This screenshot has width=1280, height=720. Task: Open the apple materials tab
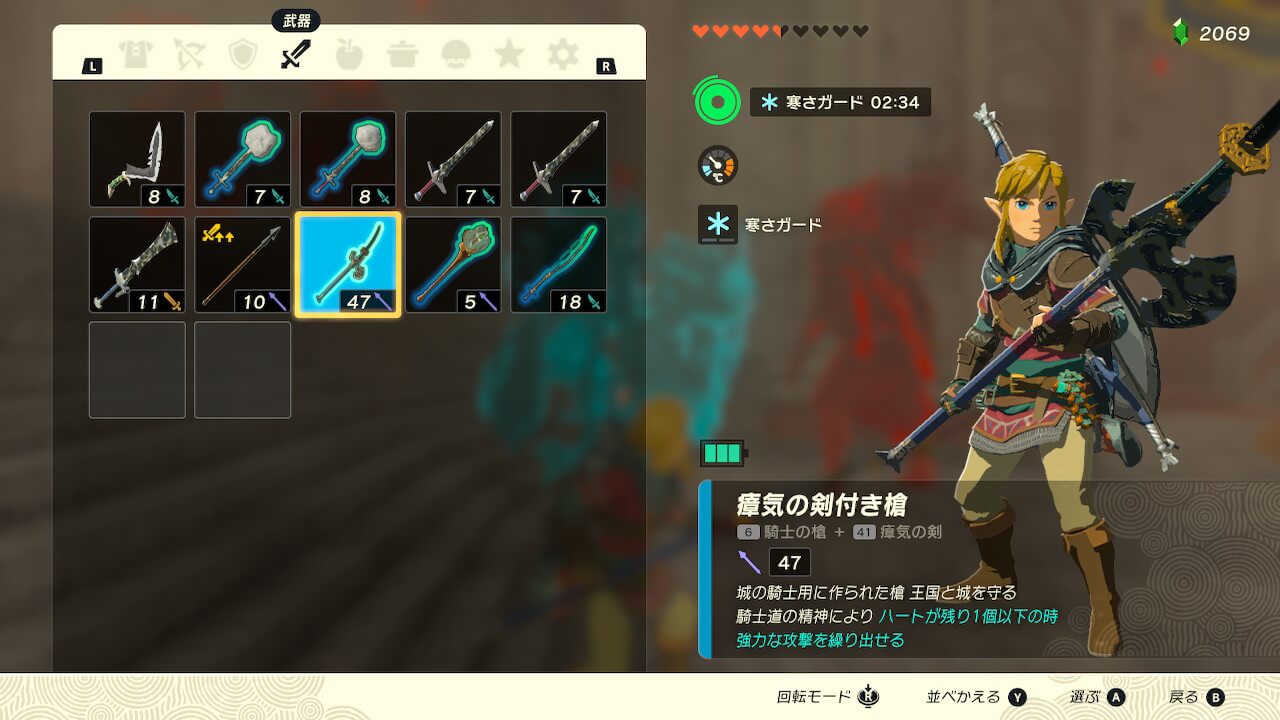coord(349,54)
